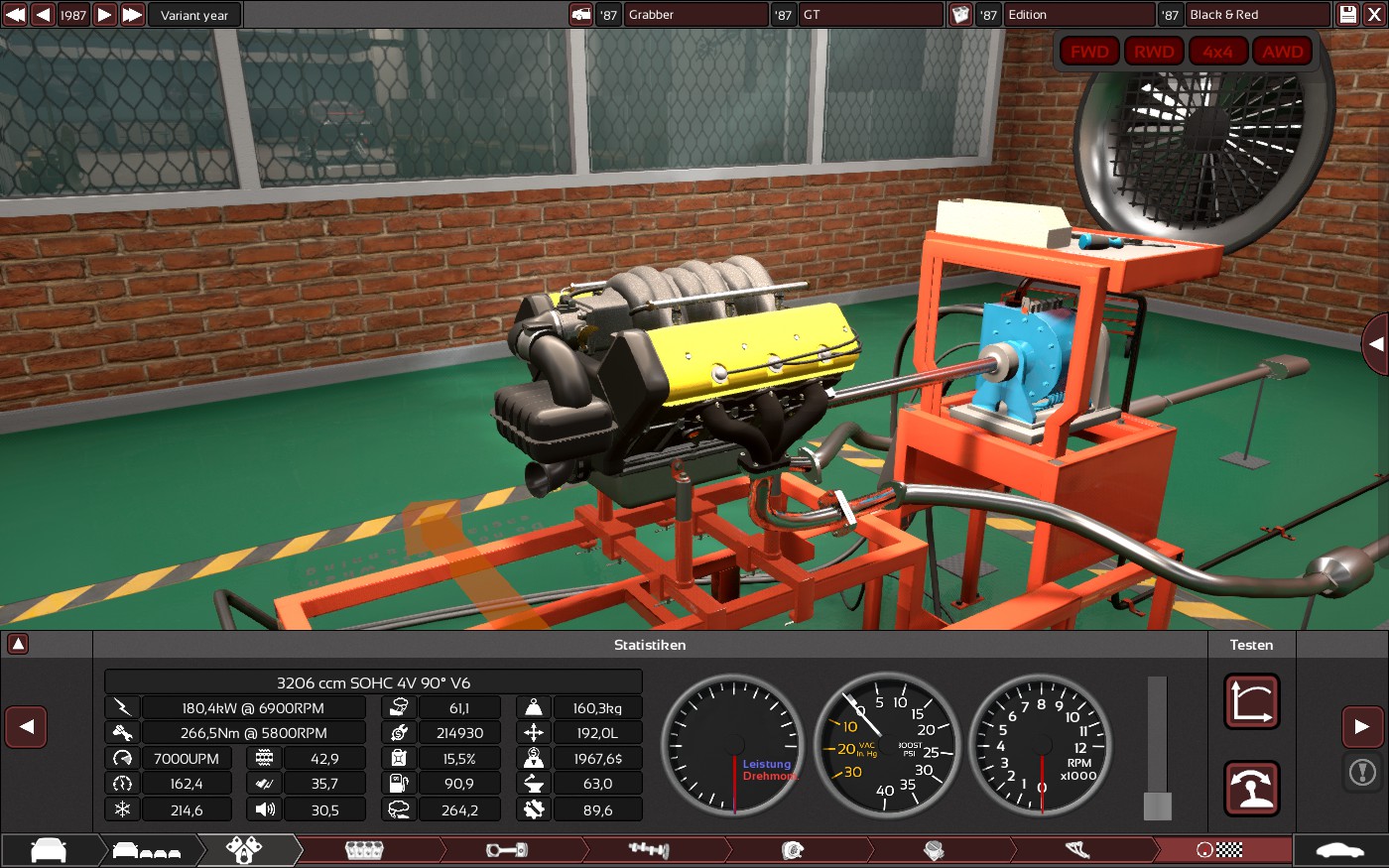Switch drivetrain to AWD
This screenshot has height=868, width=1389.
click(x=1282, y=52)
